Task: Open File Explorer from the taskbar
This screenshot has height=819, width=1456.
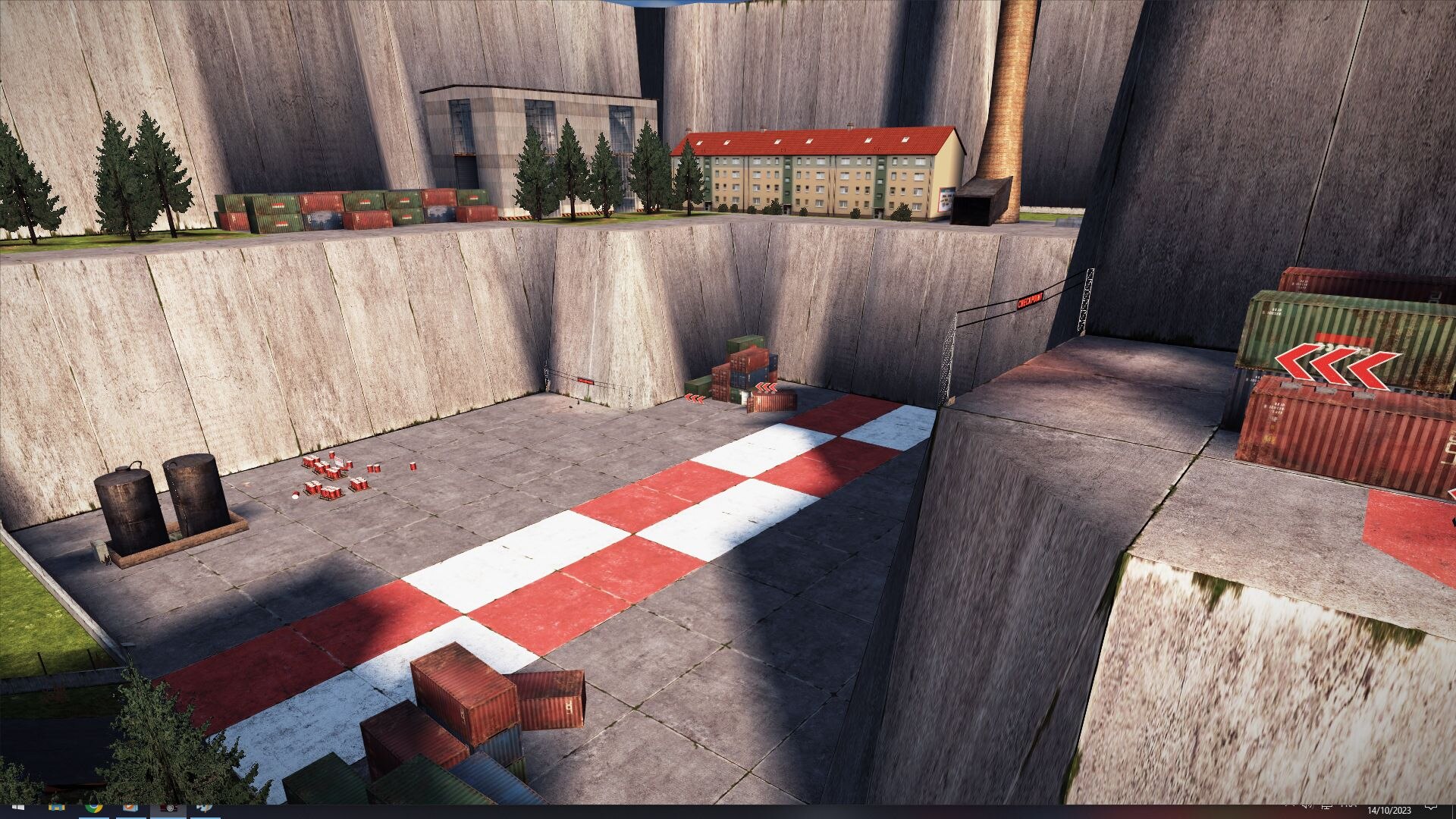Action: [x=56, y=808]
